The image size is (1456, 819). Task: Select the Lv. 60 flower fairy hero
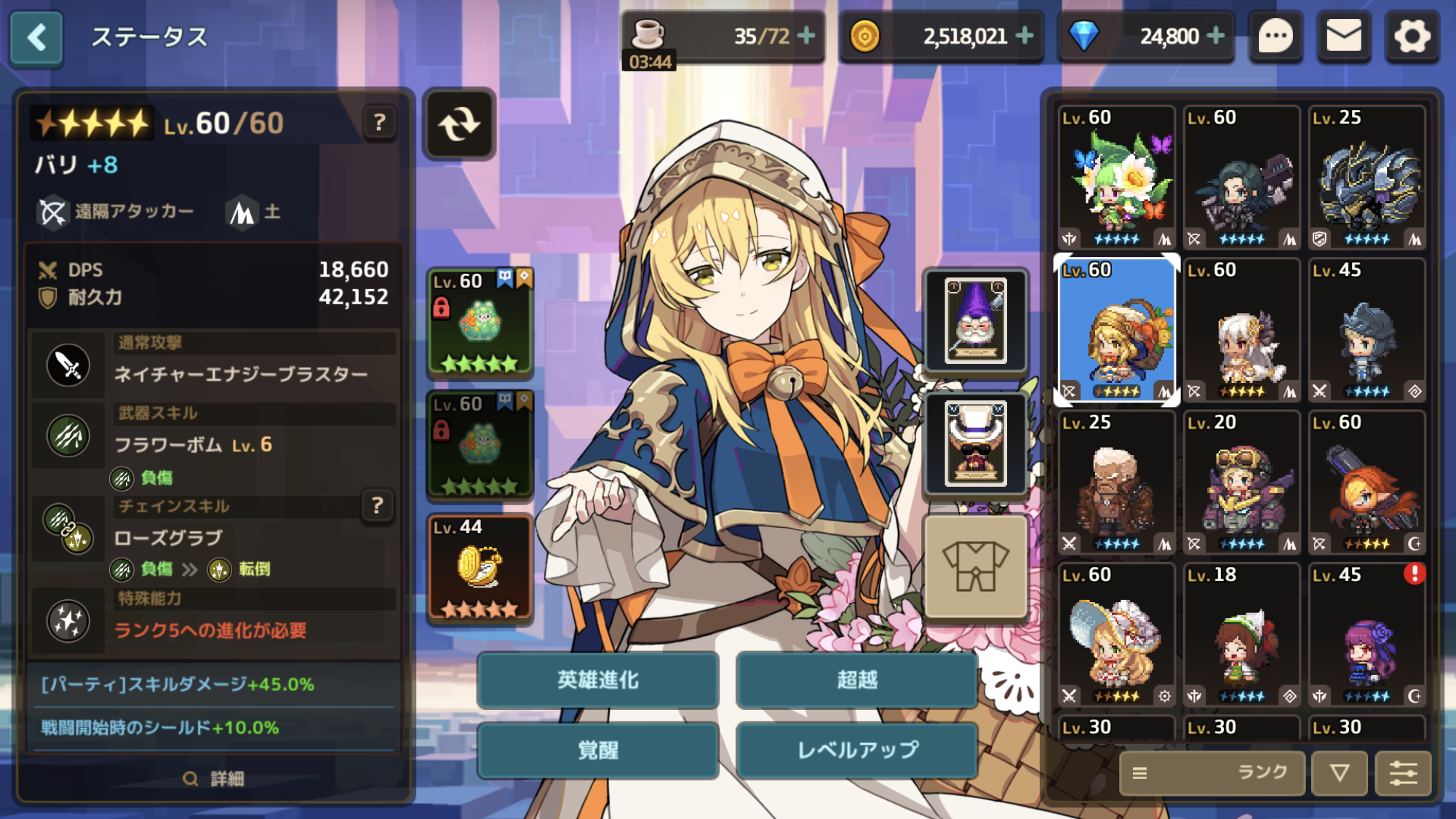pyautogui.click(x=1115, y=177)
